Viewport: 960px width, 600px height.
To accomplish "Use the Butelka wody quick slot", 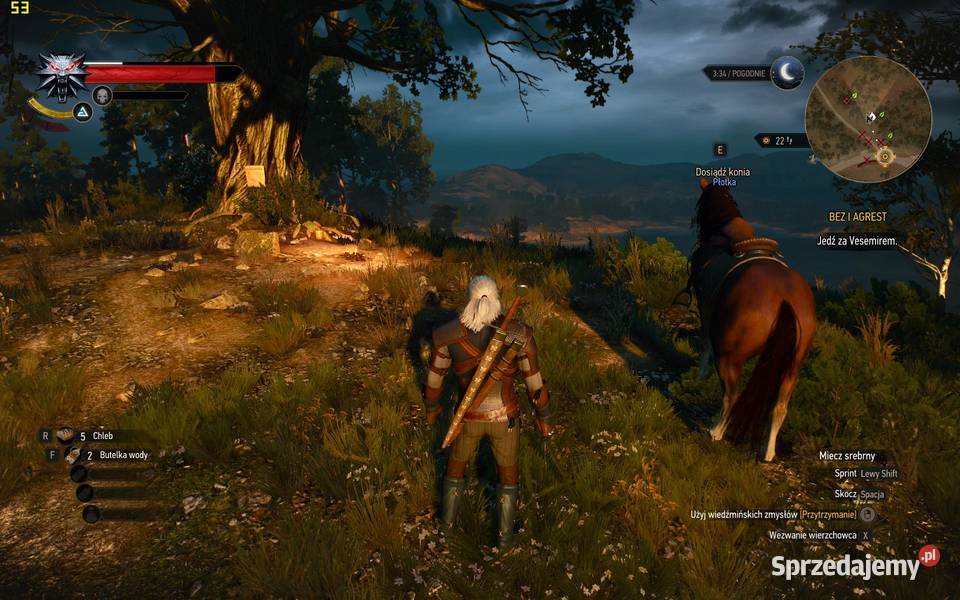I will 73,454.
